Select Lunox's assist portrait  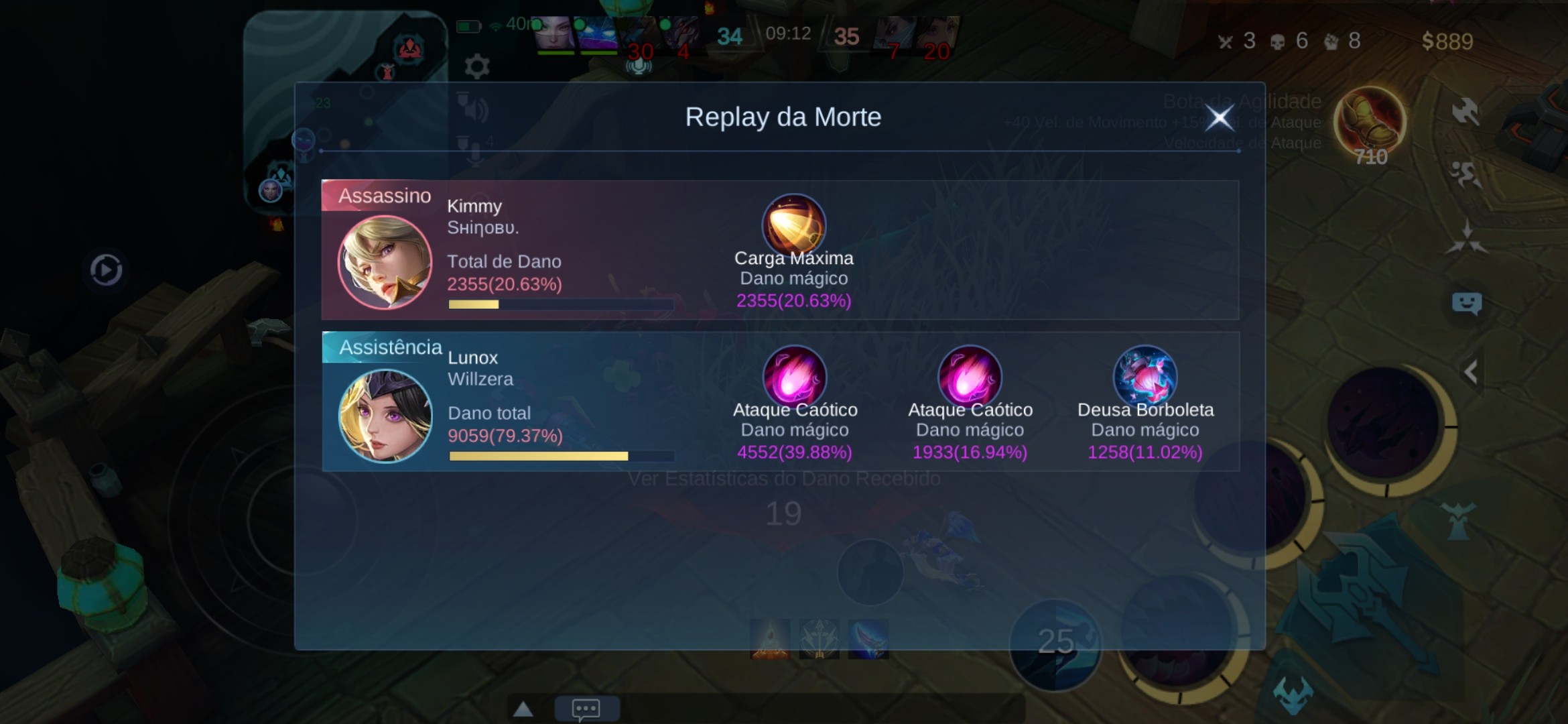click(x=385, y=416)
